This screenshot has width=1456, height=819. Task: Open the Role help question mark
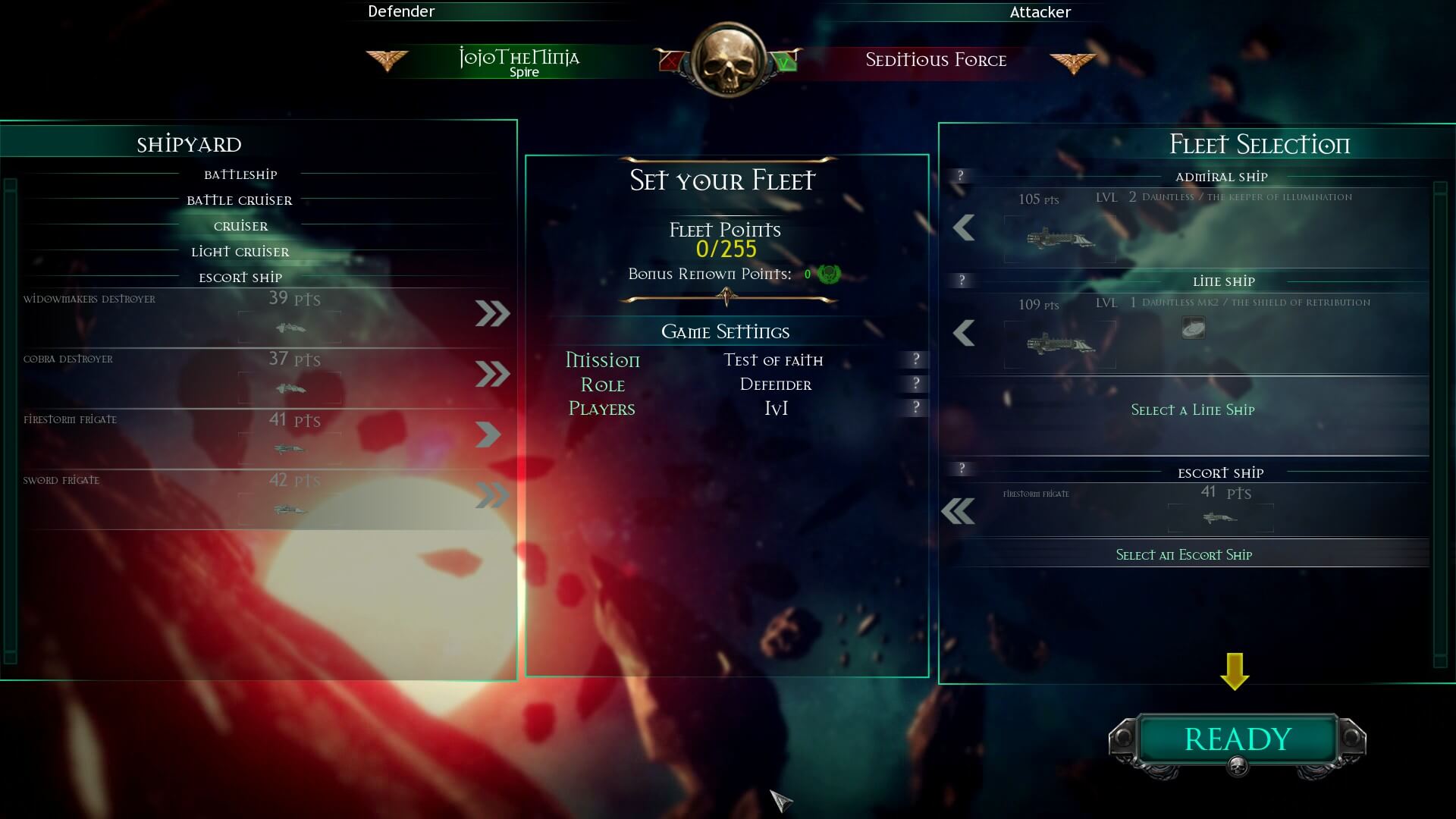pyautogui.click(x=916, y=384)
